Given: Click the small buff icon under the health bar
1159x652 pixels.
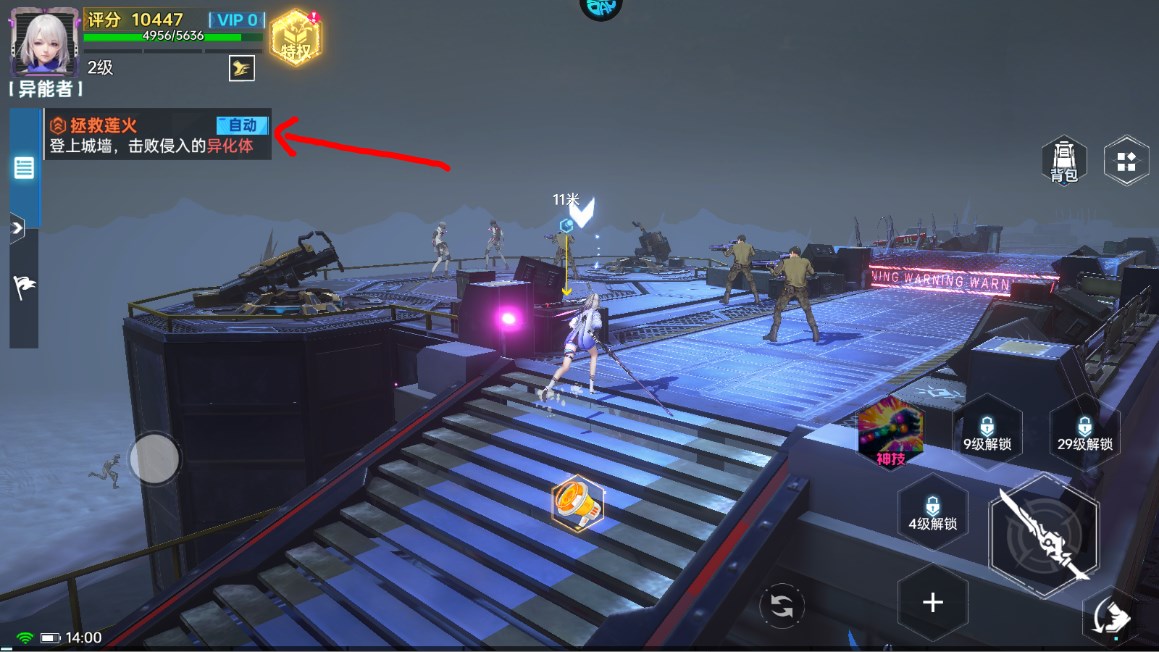Looking at the screenshot, I should click(241, 68).
